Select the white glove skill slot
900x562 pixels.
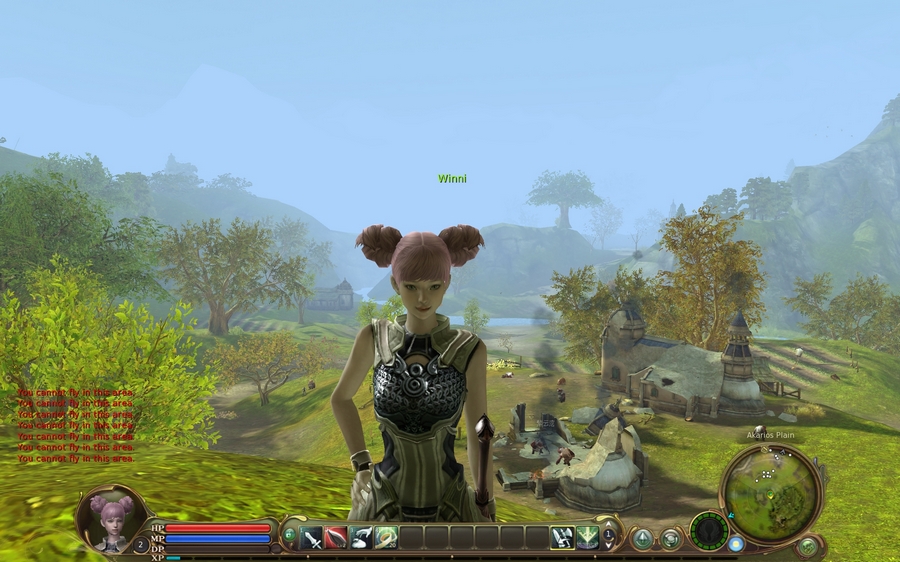[361, 538]
